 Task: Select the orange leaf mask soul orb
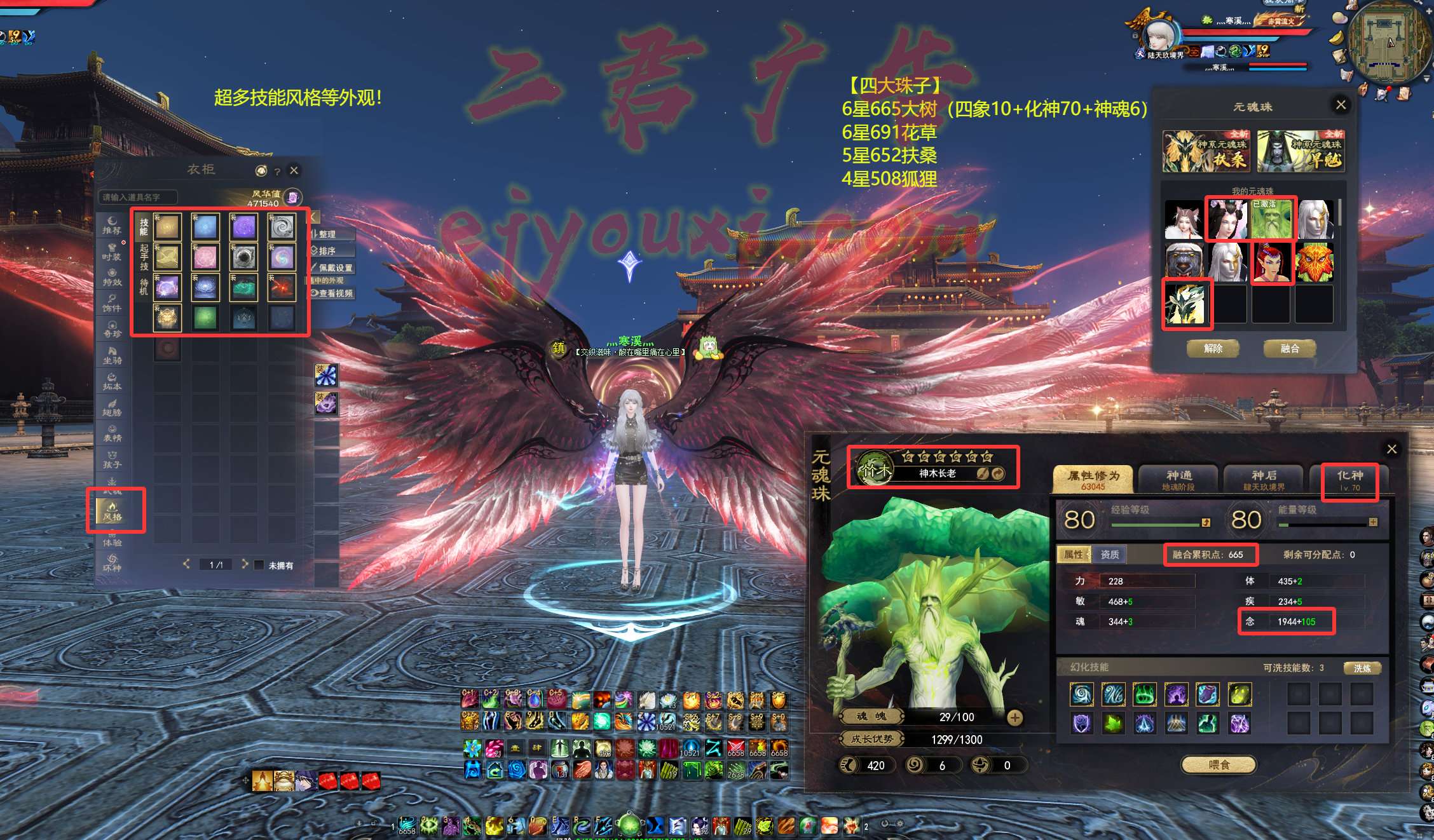pyautogui.click(x=1314, y=262)
